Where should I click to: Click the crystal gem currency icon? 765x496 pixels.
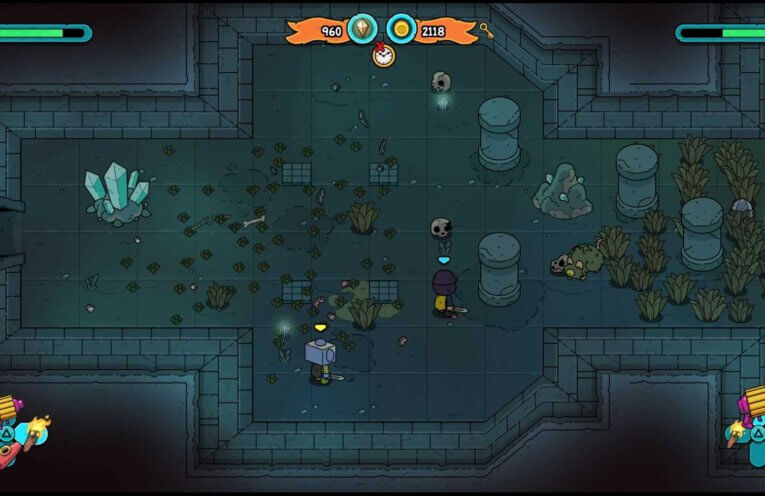[362, 30]
